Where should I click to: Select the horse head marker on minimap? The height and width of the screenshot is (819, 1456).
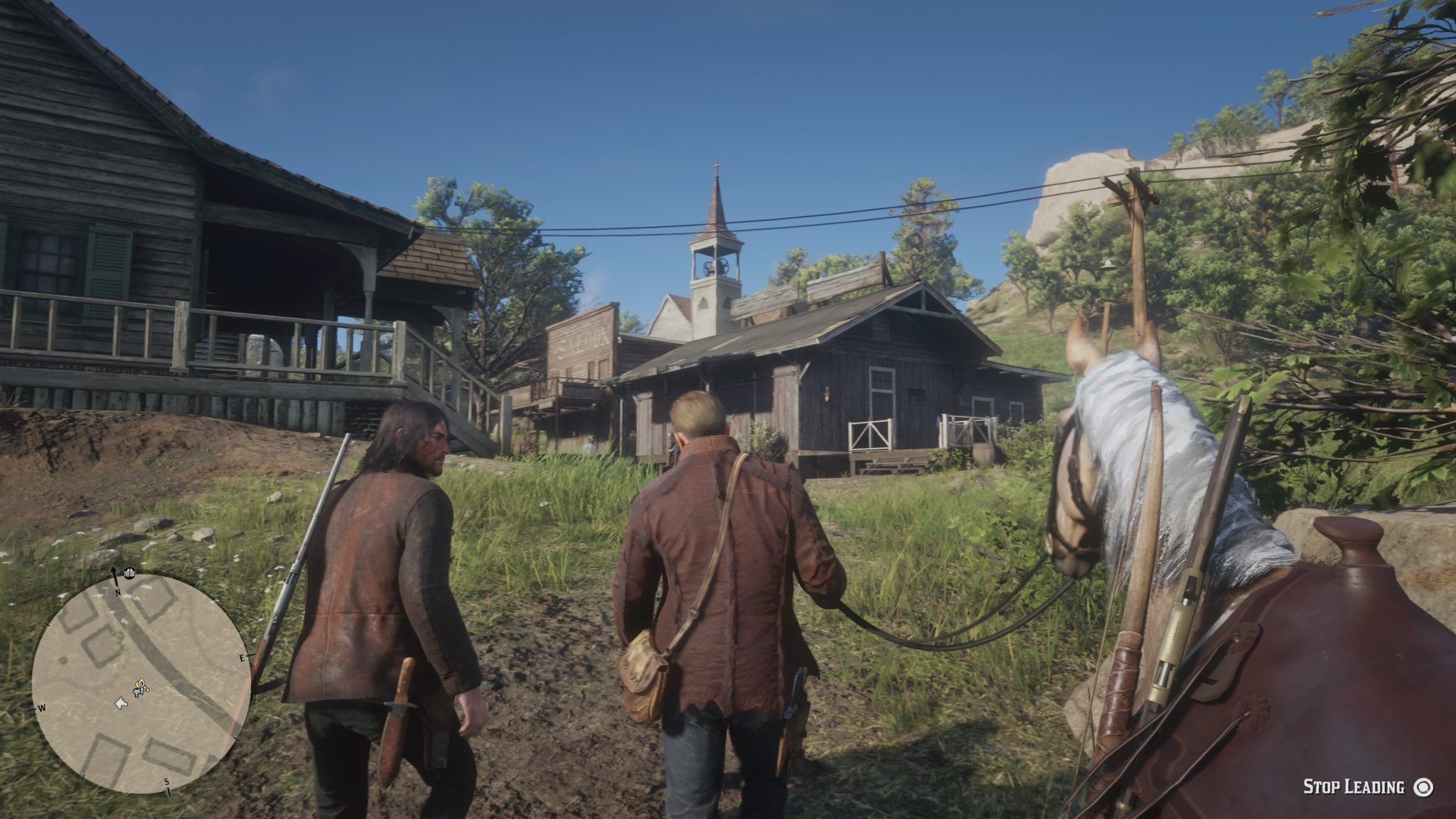tap(122, 702)
